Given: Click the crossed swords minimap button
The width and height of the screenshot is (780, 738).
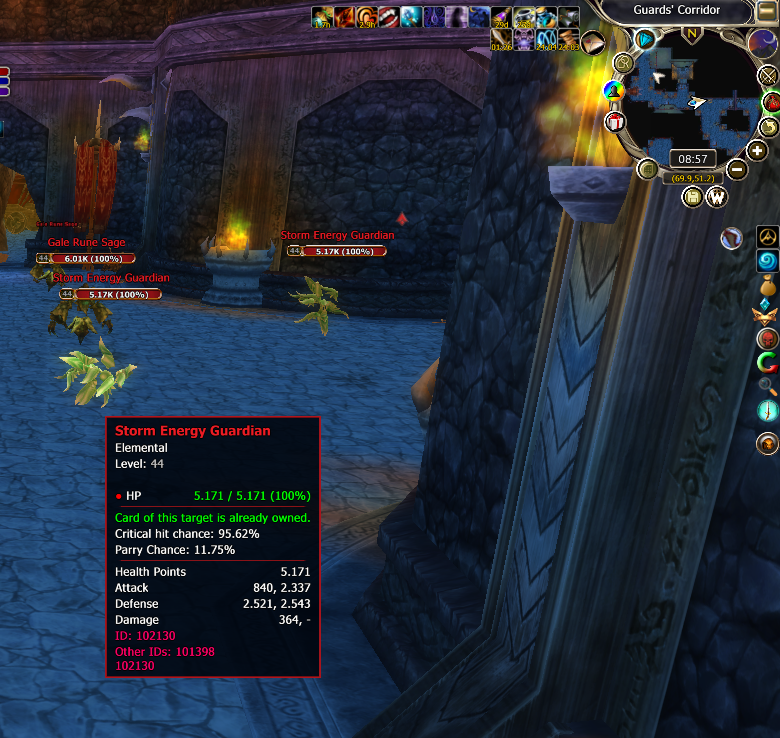Looking at the screenshot, I should (768, 76).
